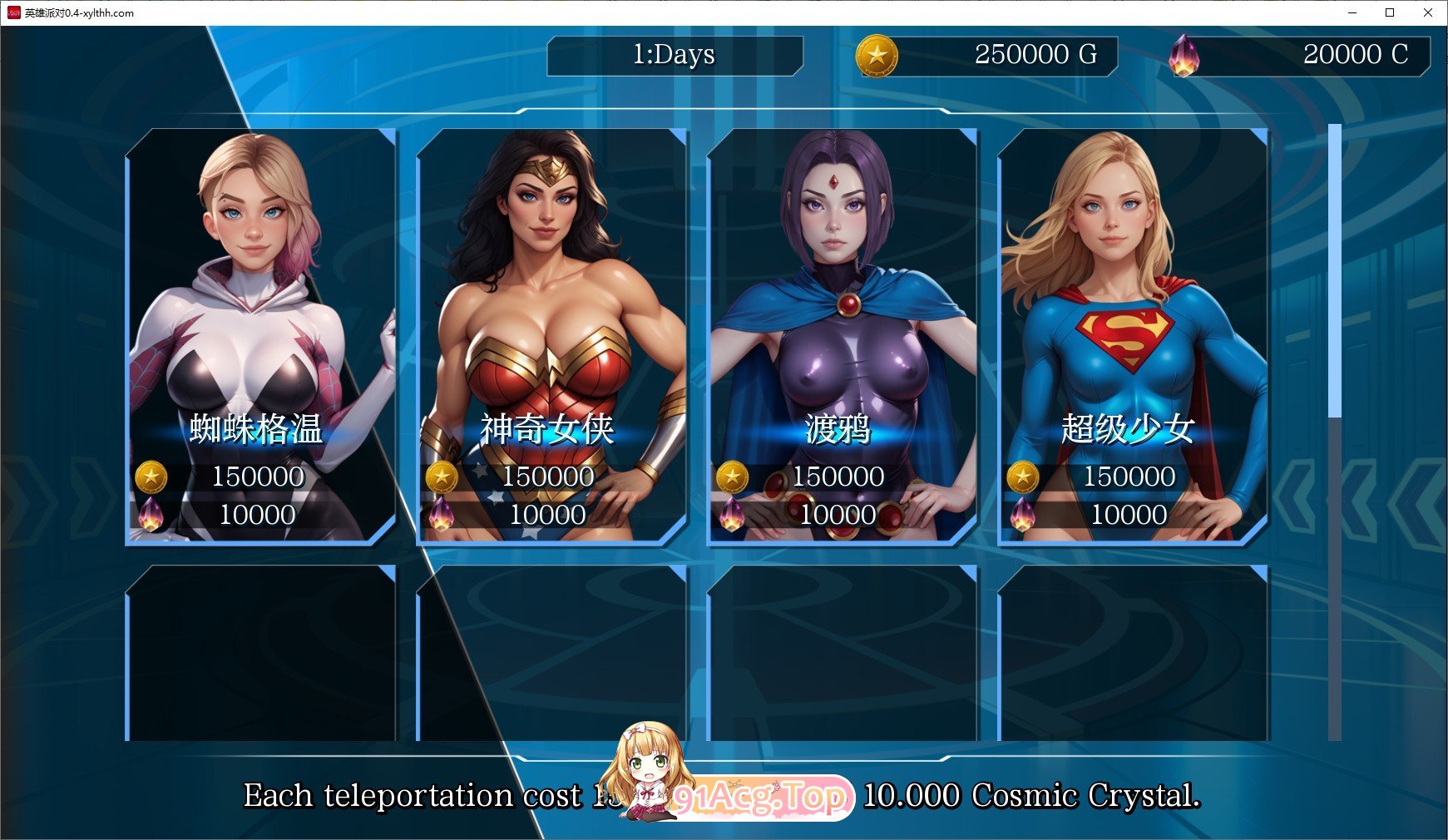Screen dimensions: 1448x840
Task: Choose the 神奇女侠 character card
Action: 551,337
